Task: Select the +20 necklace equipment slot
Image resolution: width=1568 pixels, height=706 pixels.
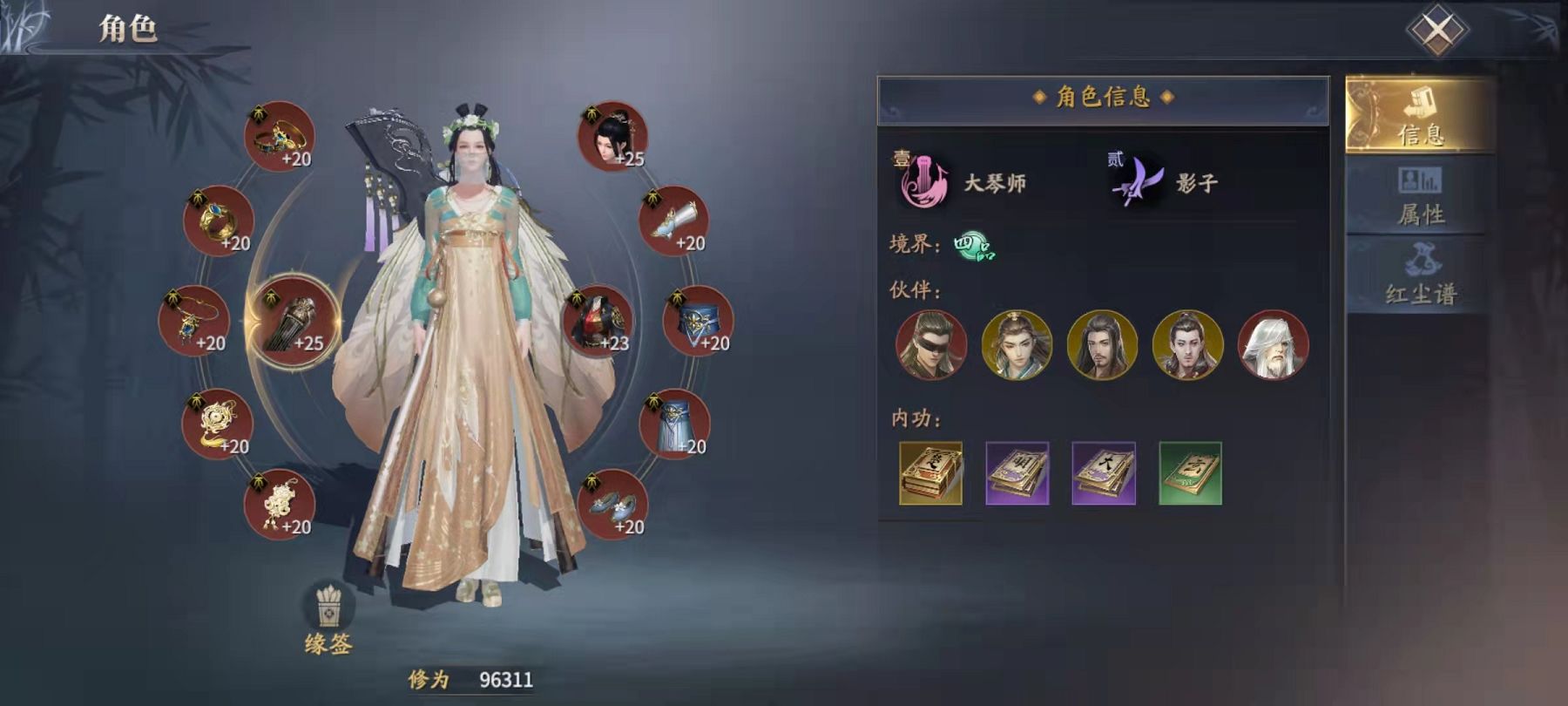Action: 193,321
